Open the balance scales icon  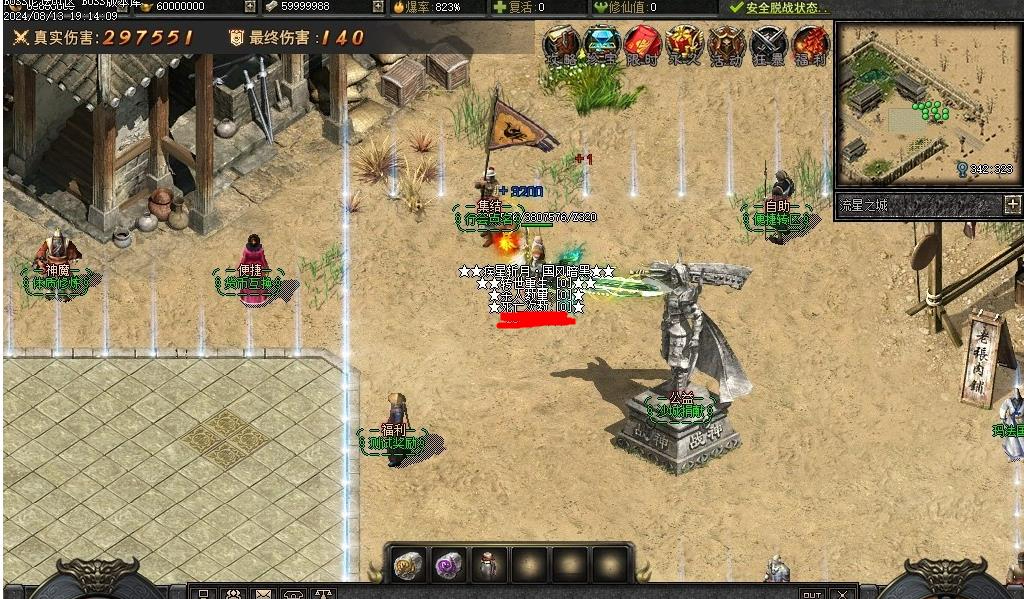322,594
